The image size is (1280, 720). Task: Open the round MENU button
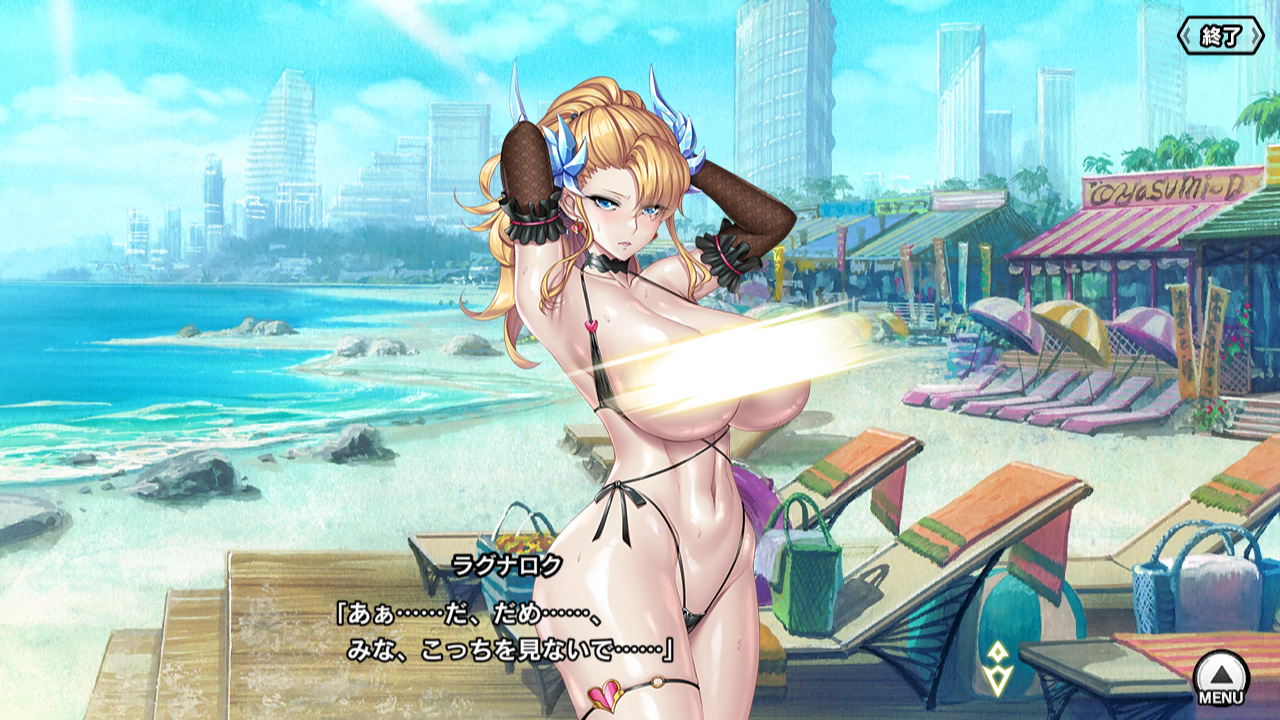tap(1221, 676)
